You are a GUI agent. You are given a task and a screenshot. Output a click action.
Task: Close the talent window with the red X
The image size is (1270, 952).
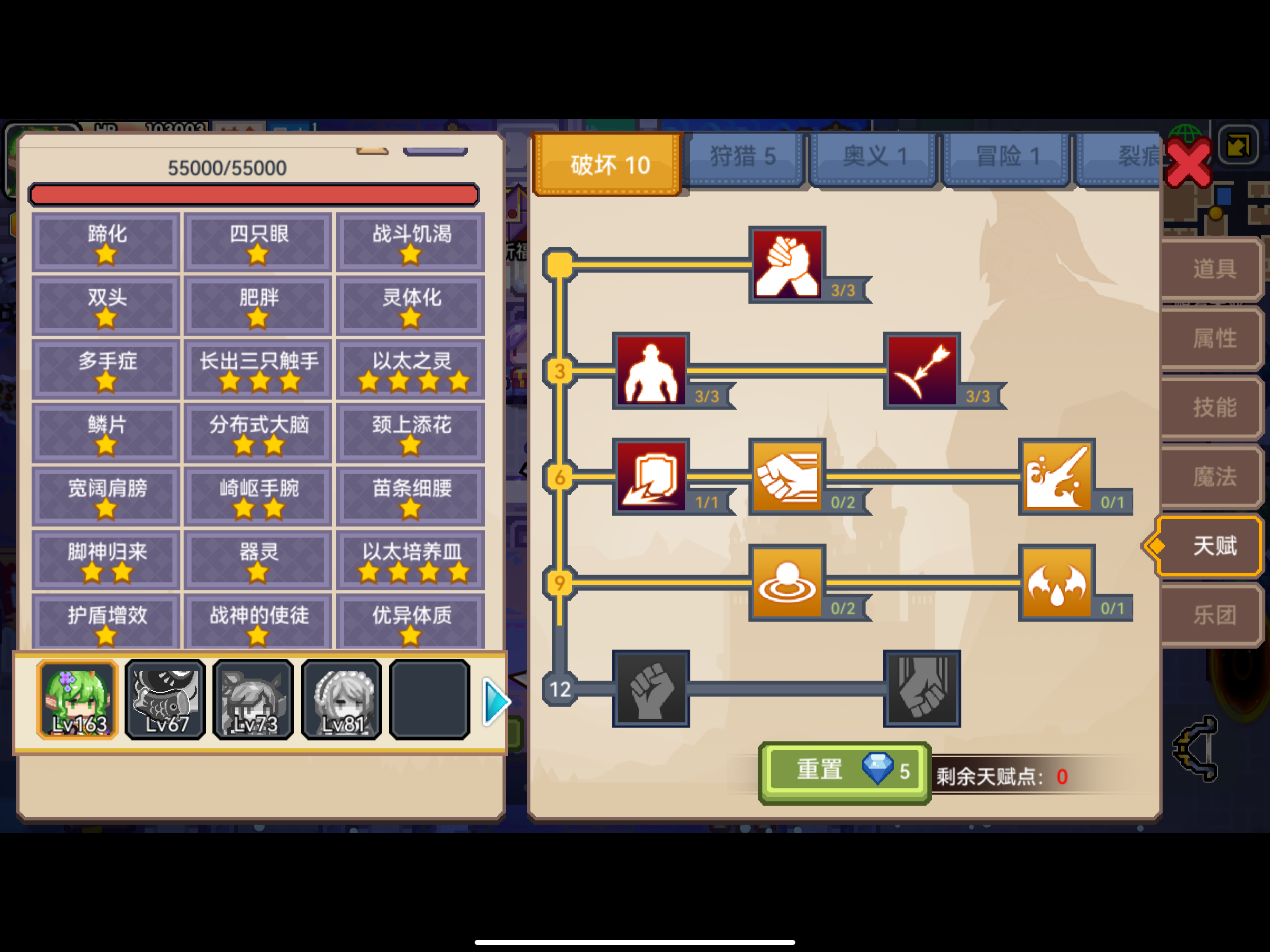(1190, 163)
